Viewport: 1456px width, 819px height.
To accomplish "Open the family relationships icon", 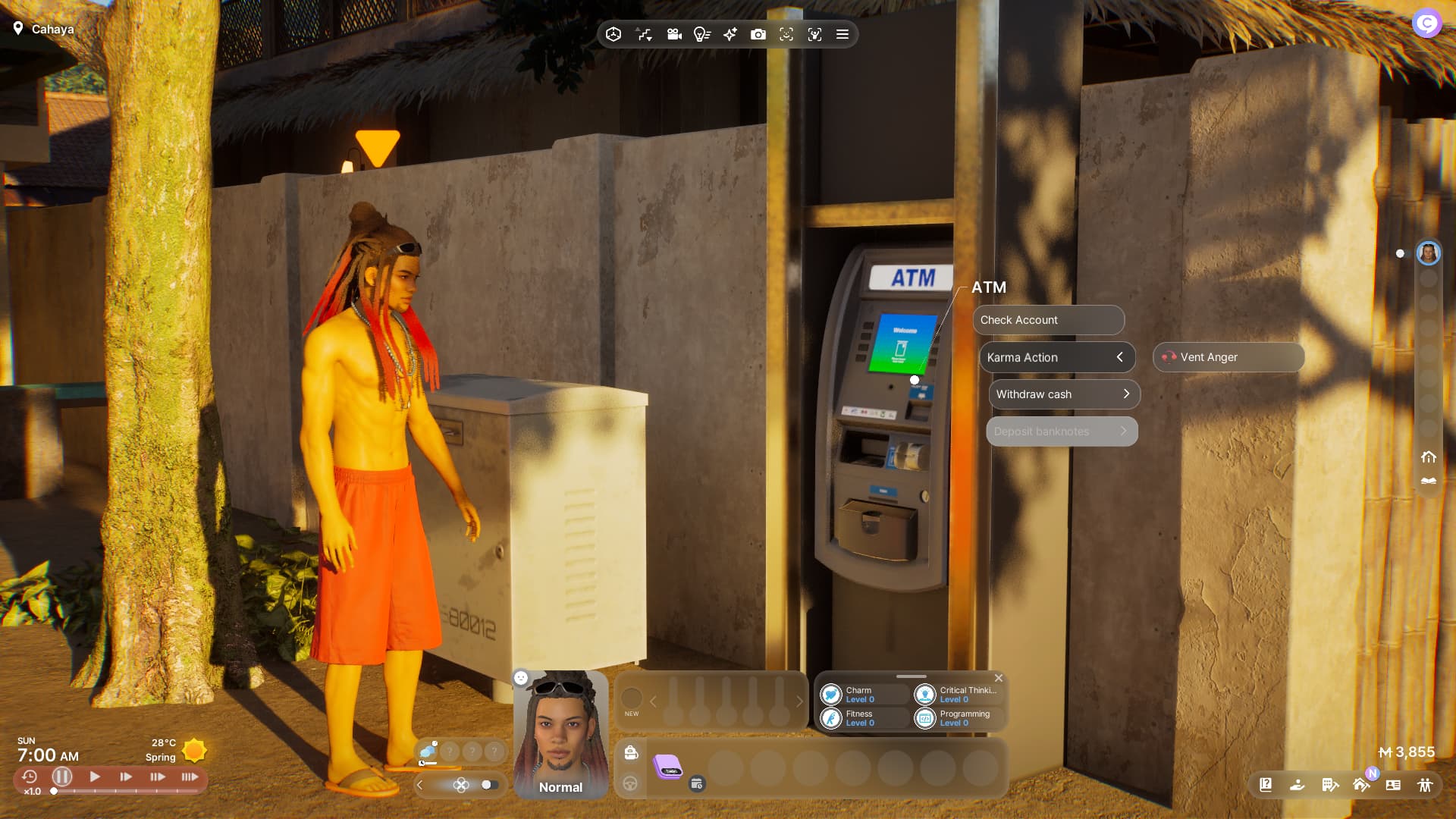I will tap(1425, 785).
